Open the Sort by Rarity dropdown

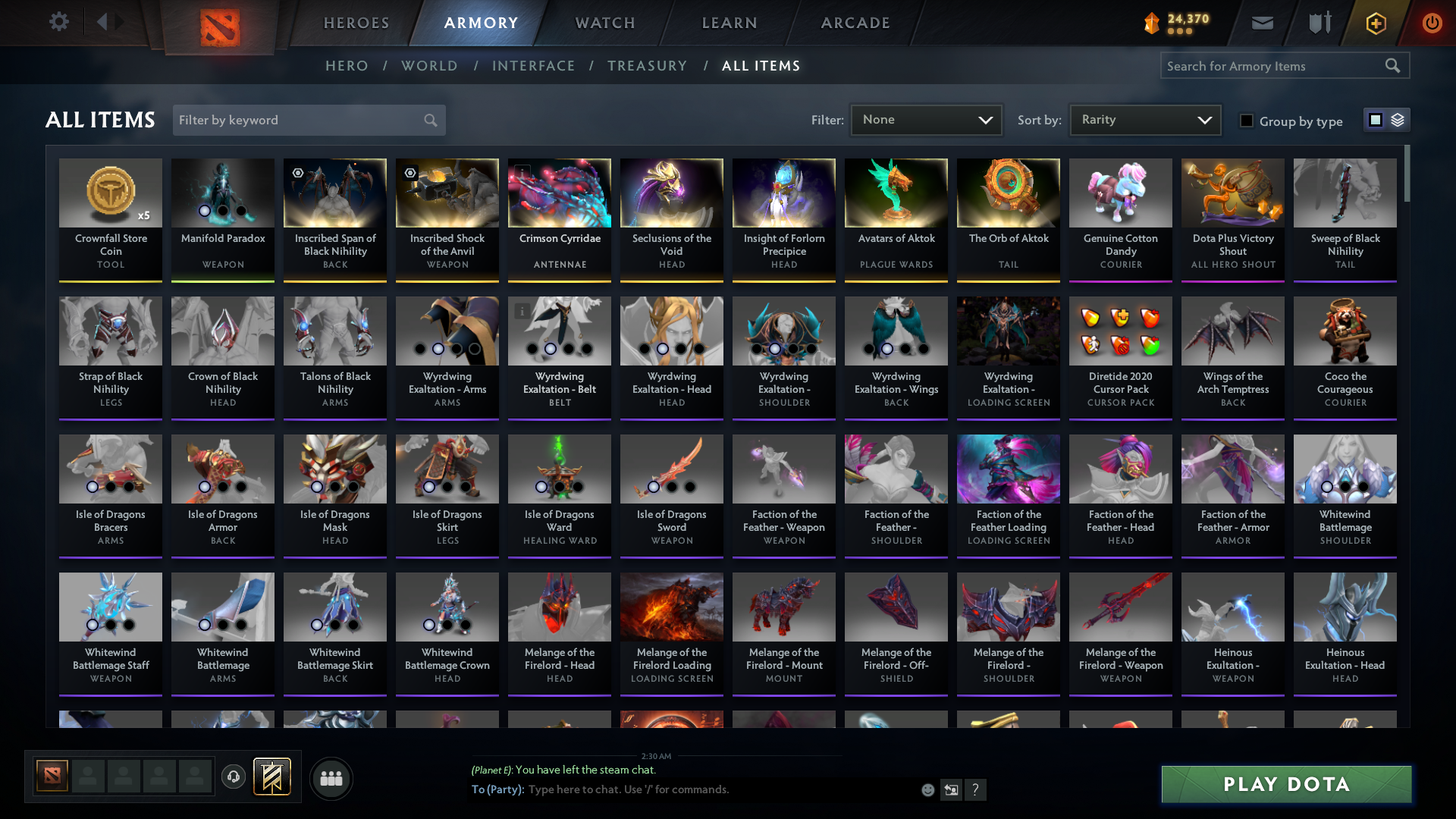(x=1144, y=119)
